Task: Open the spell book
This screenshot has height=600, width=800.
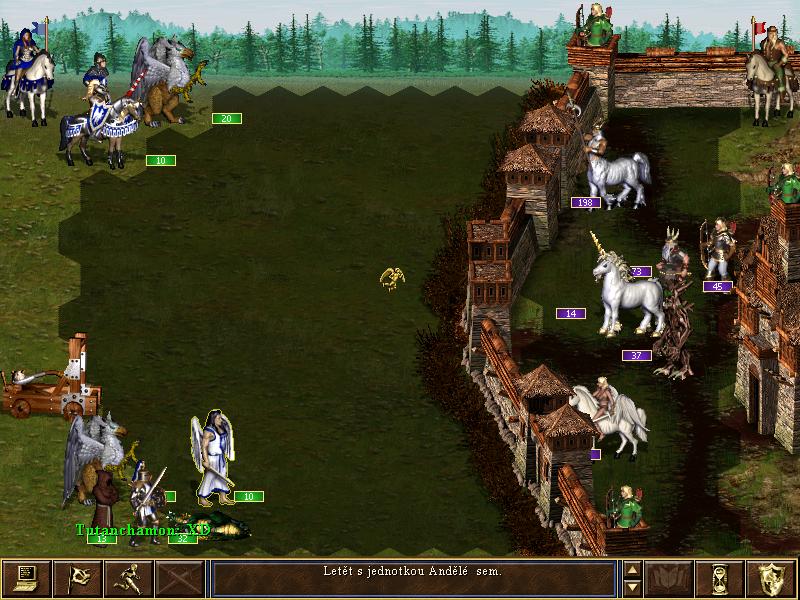Action: pyautogui.click(x=667, y=578)
